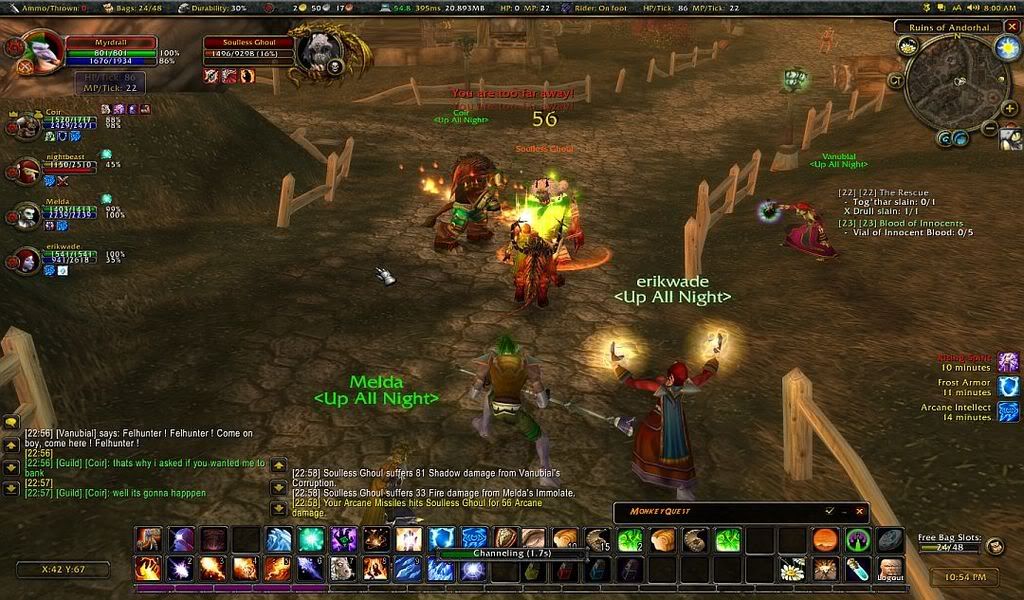Open the bag button beside Free Bag Slots
This screenshot has height=600, width=1024.
point(994,546)
